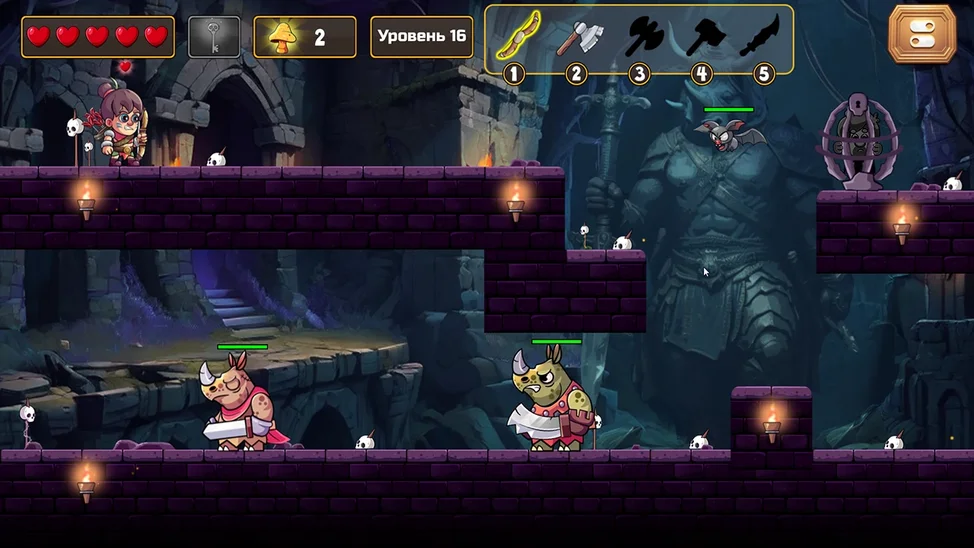Image resolution: width=974 pixels, height=548 pixels.
Task: Equip the hatchet in weapon slot 2
Action: [578, 38]
